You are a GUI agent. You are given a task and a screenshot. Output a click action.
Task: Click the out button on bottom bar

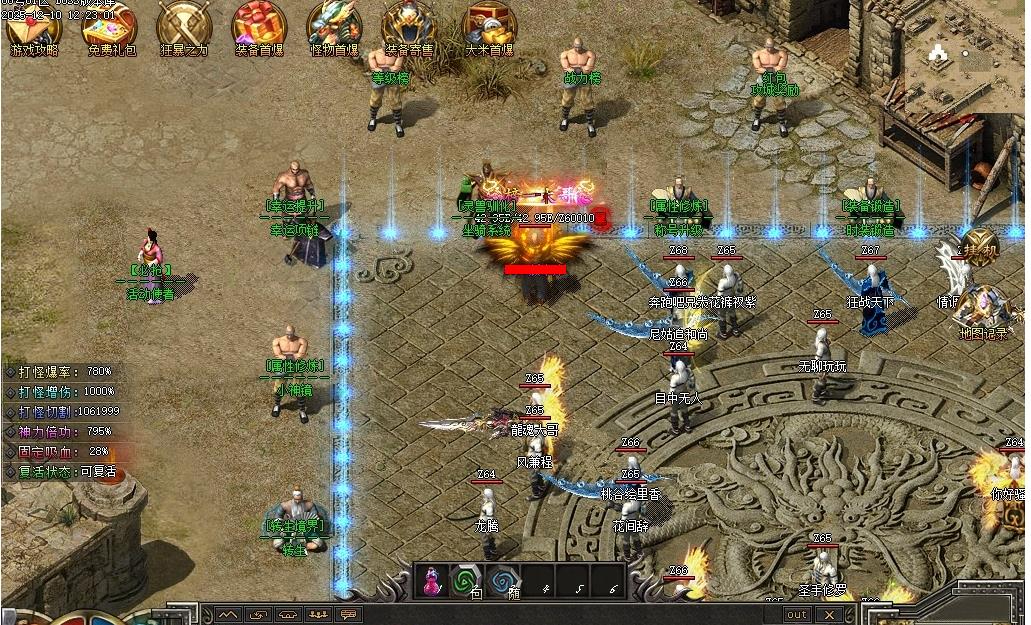[797, 614]
